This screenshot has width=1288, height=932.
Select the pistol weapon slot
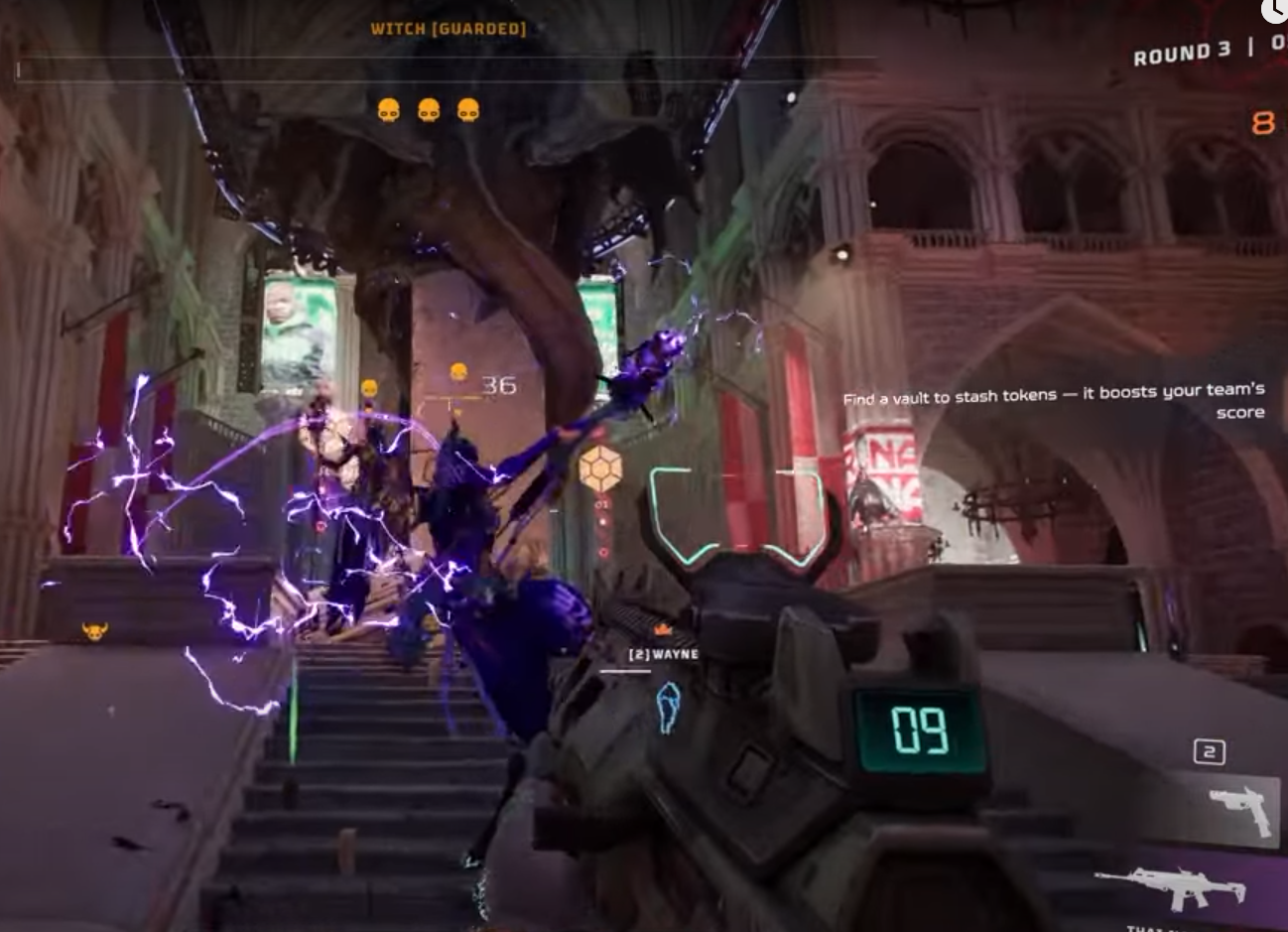pyautogui.click(x=1240, y=807)
